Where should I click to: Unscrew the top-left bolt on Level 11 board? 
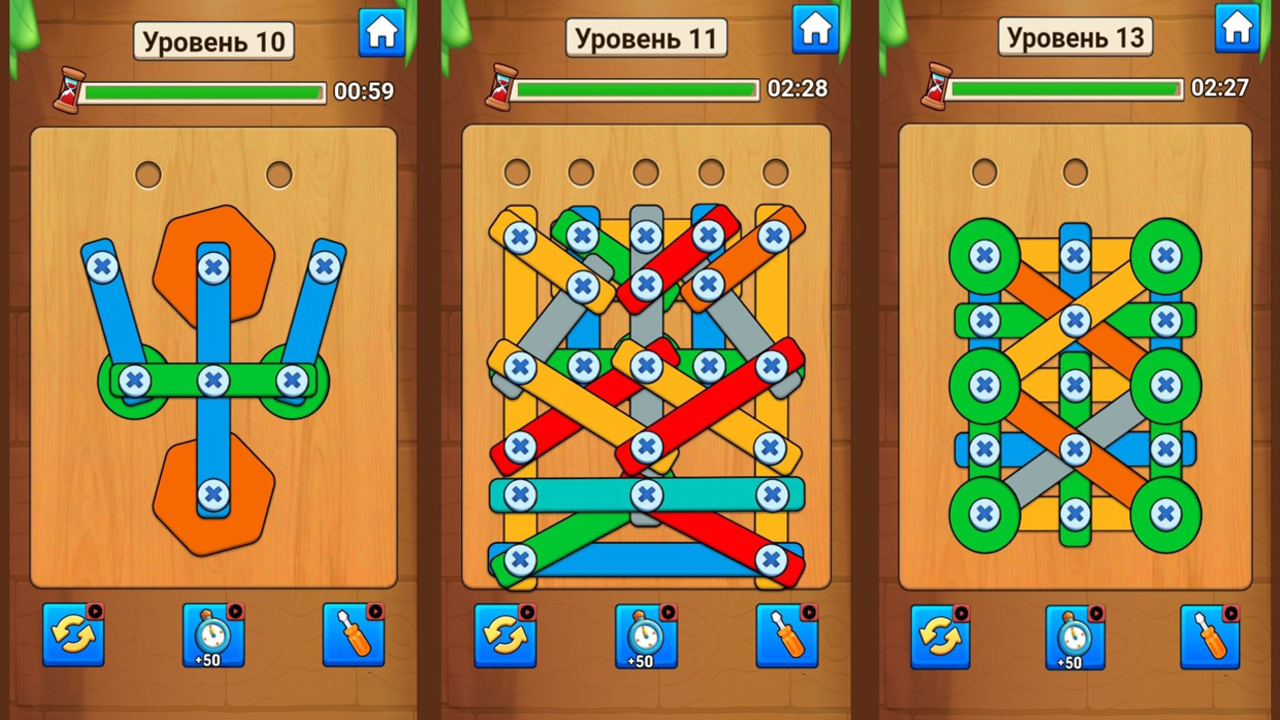519,236
